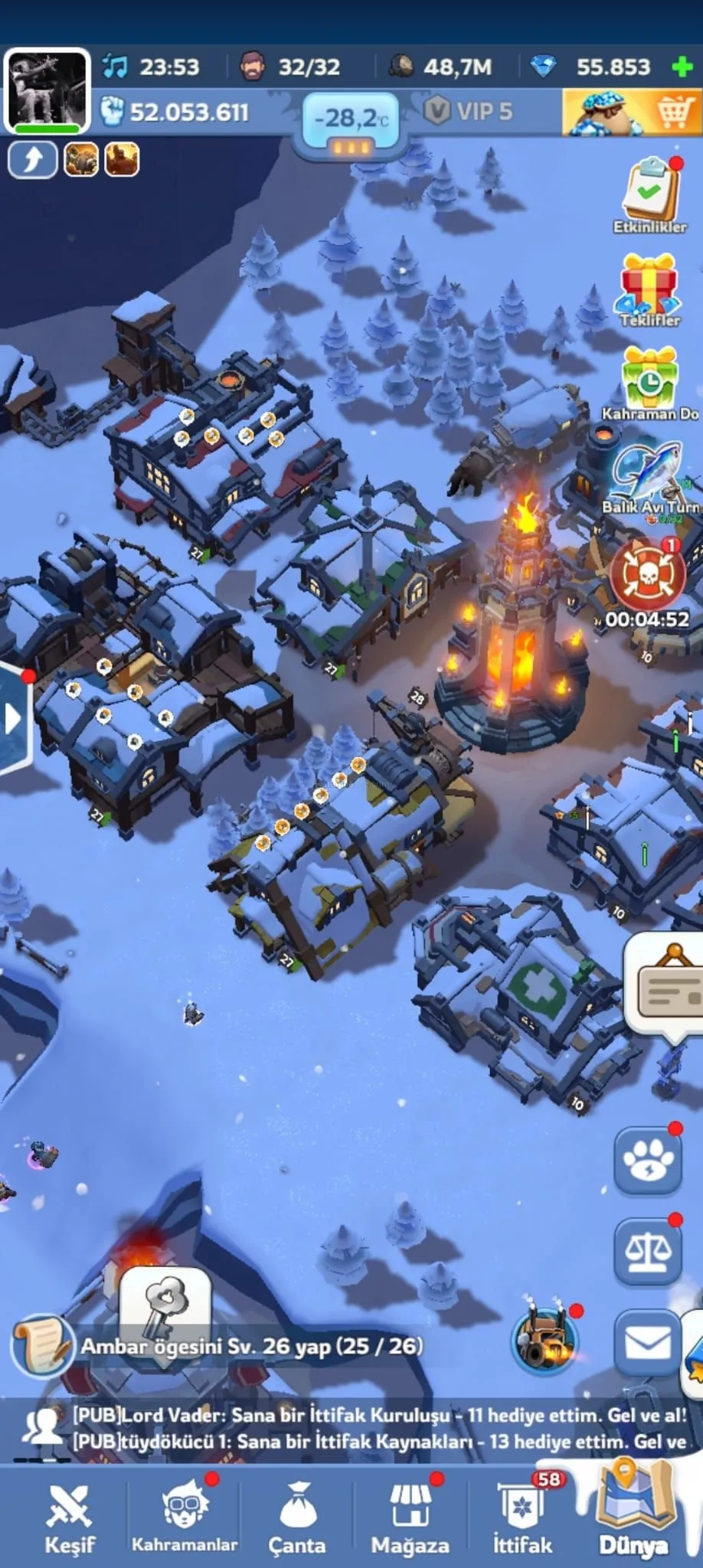Open the mail envelope inbox
The height and width of the screenshot is (1568, 703).
click(648, 1343)
